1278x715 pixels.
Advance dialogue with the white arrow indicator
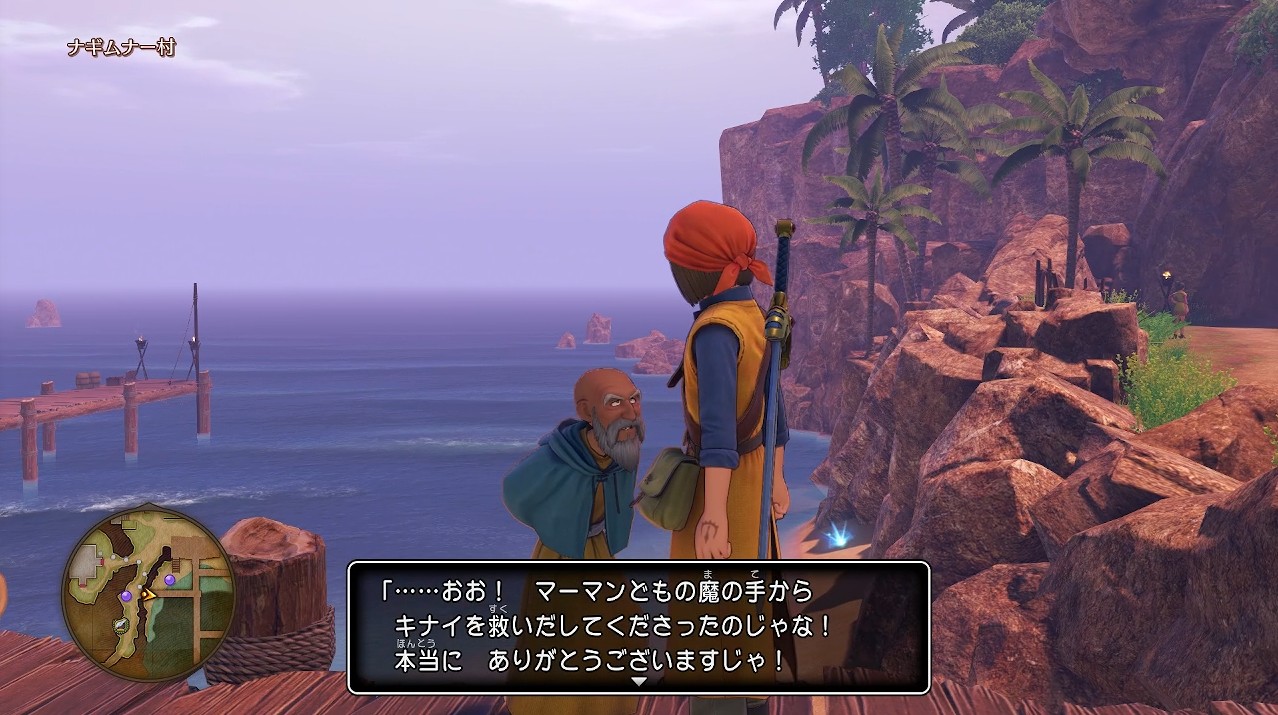click(639, 681)
